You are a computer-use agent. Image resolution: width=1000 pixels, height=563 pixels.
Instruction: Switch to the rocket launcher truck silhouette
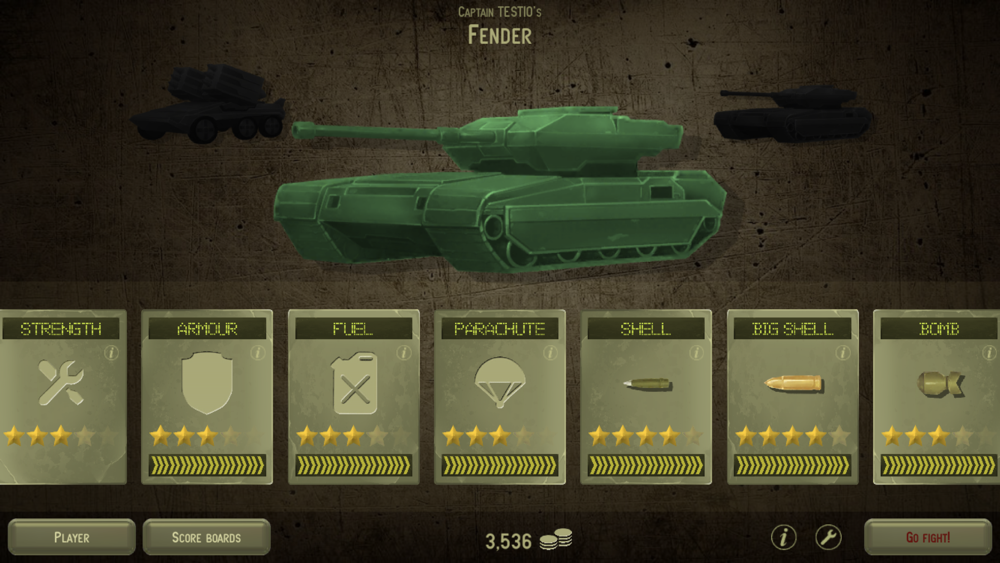point(208,105)
